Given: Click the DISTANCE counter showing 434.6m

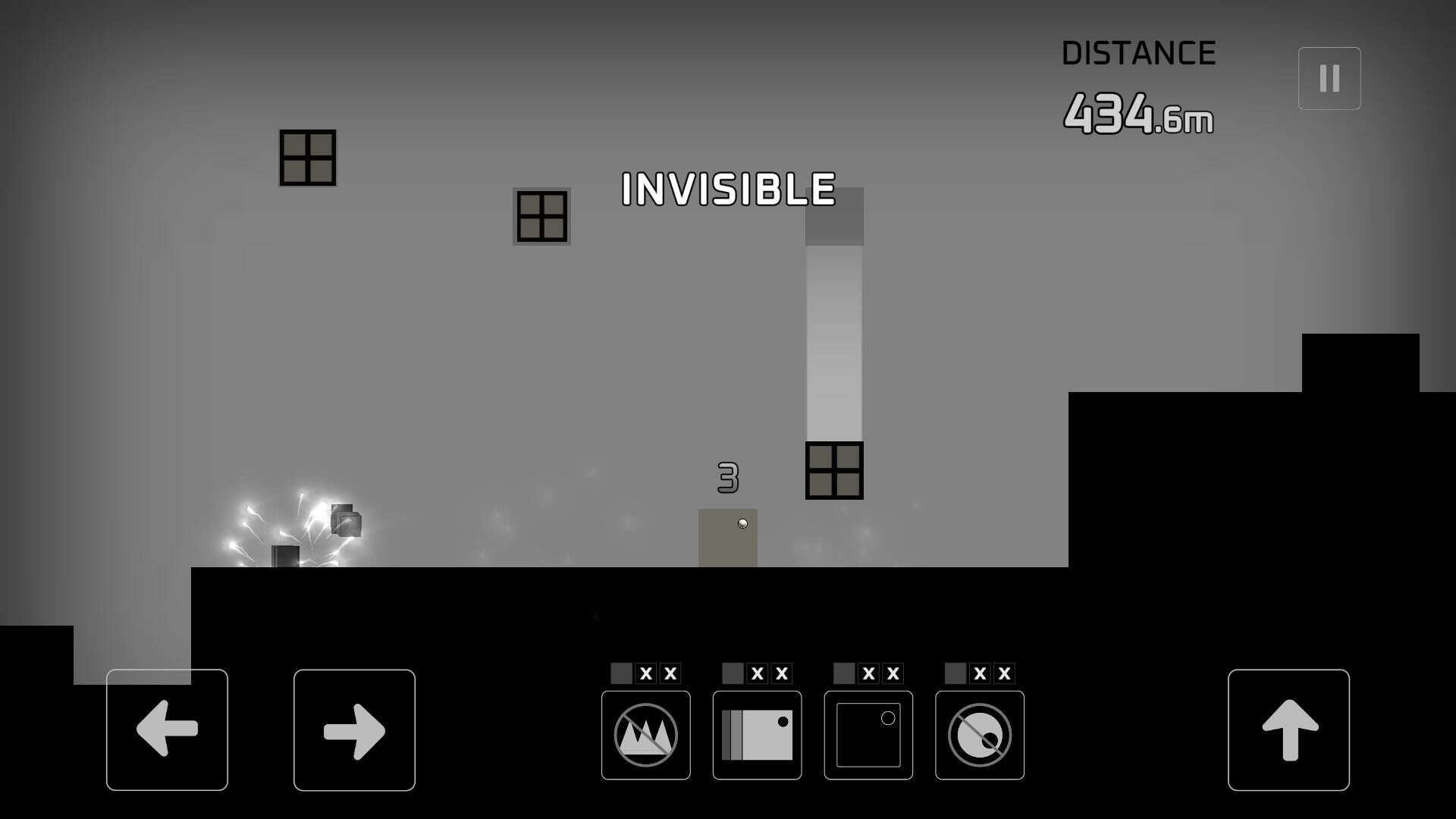Looking at the screenshot, I should [1139, 114].
